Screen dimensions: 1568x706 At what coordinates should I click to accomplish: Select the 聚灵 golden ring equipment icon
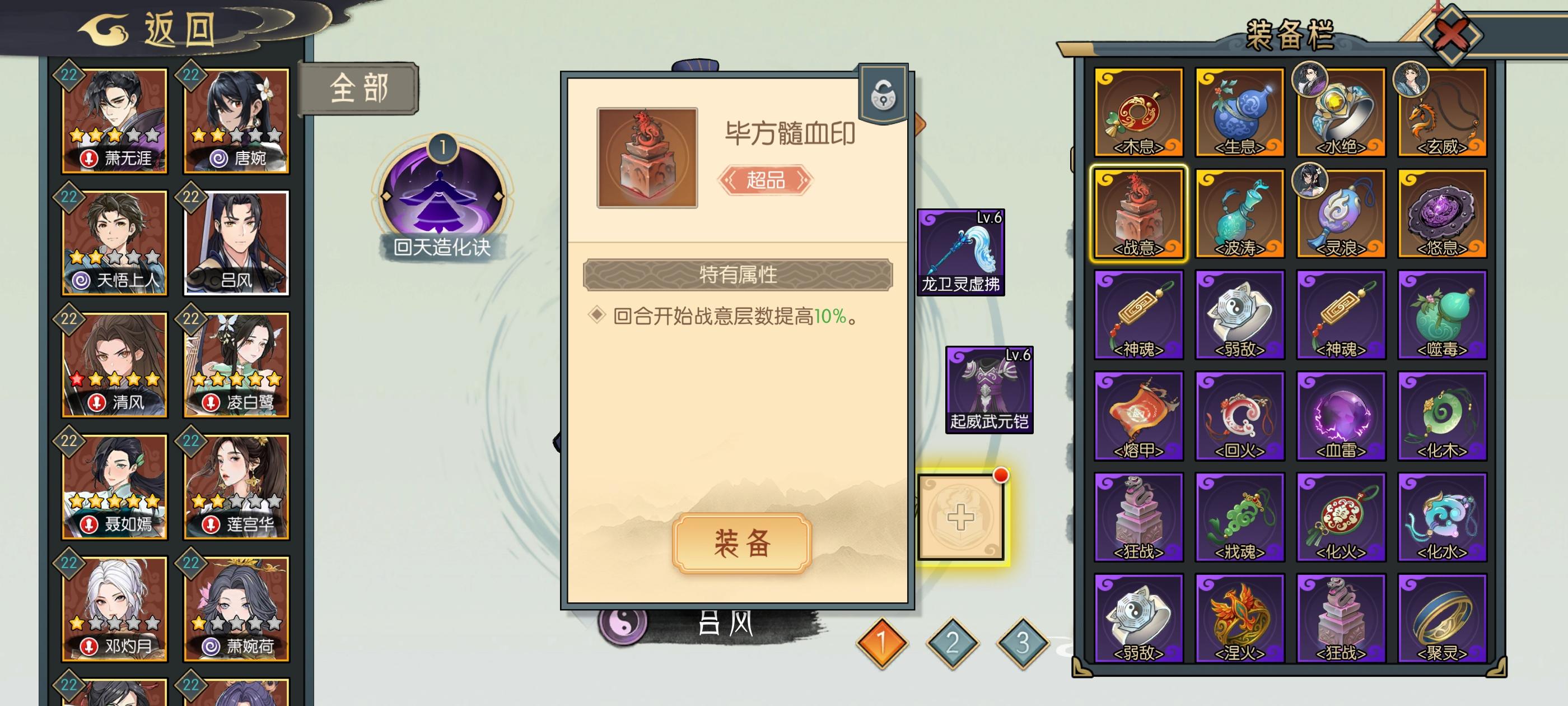1442,616
